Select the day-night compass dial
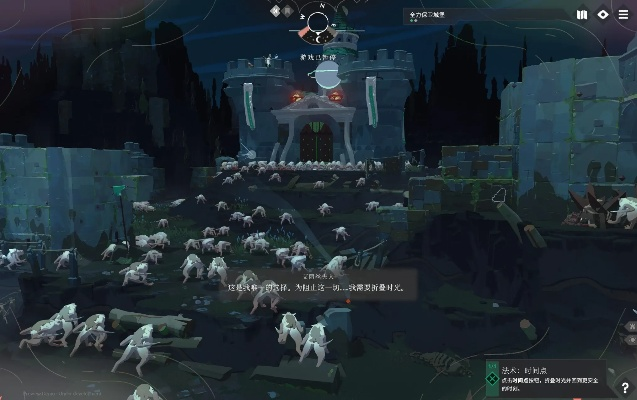This screenshot has height=400, width=637. 319,24
